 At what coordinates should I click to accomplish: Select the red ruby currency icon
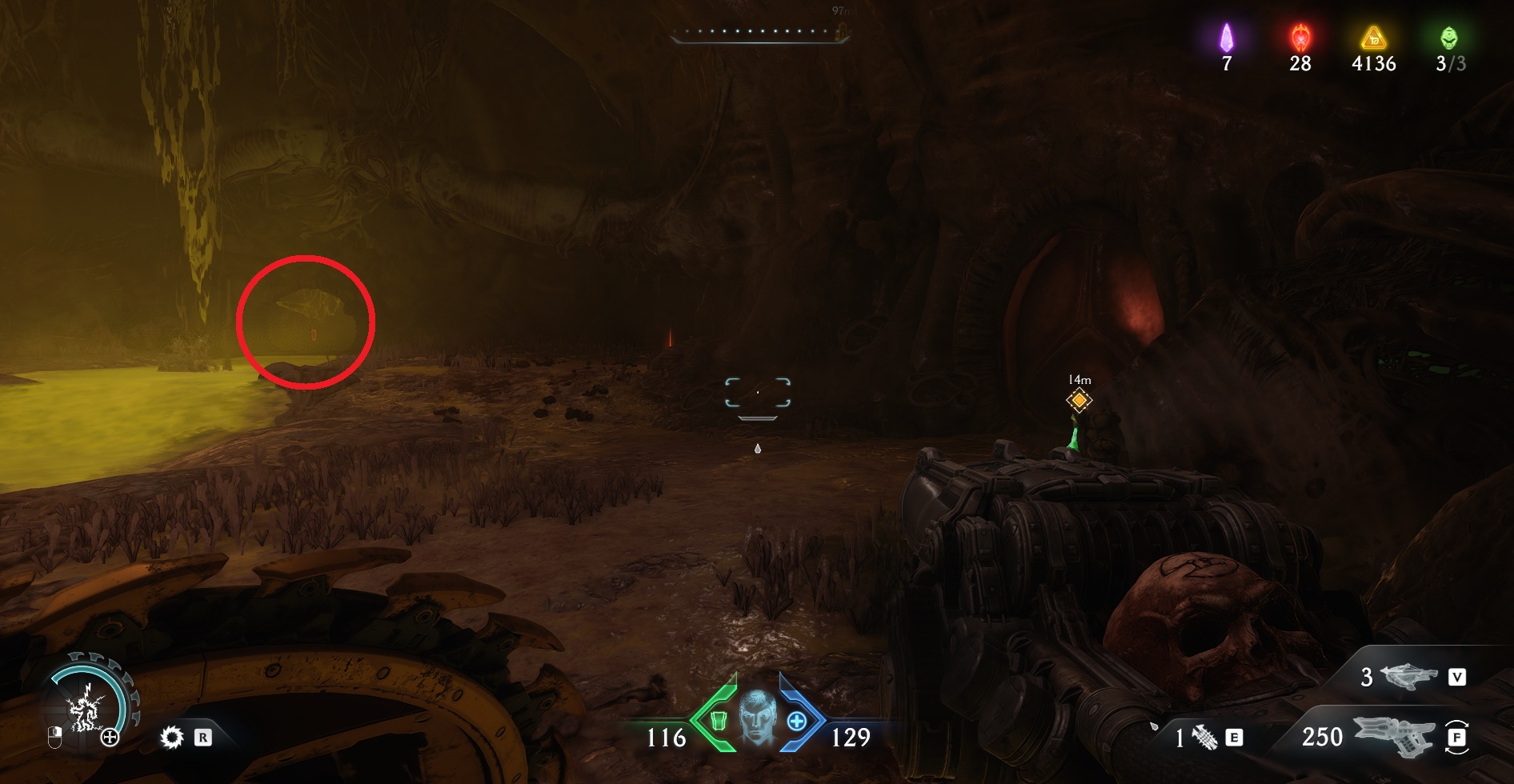(1300, 38)
